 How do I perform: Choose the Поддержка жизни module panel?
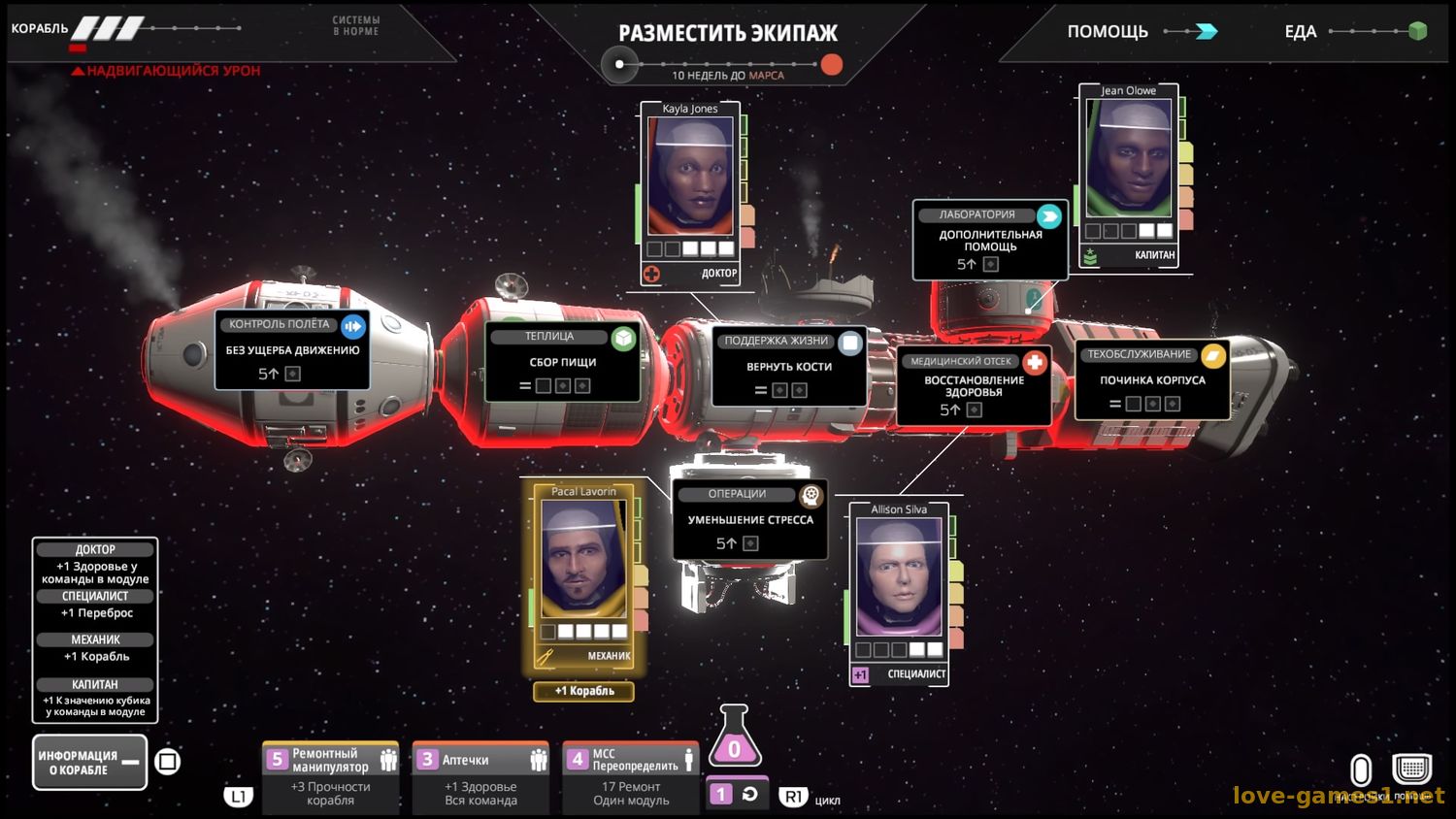tap(789, 367)
